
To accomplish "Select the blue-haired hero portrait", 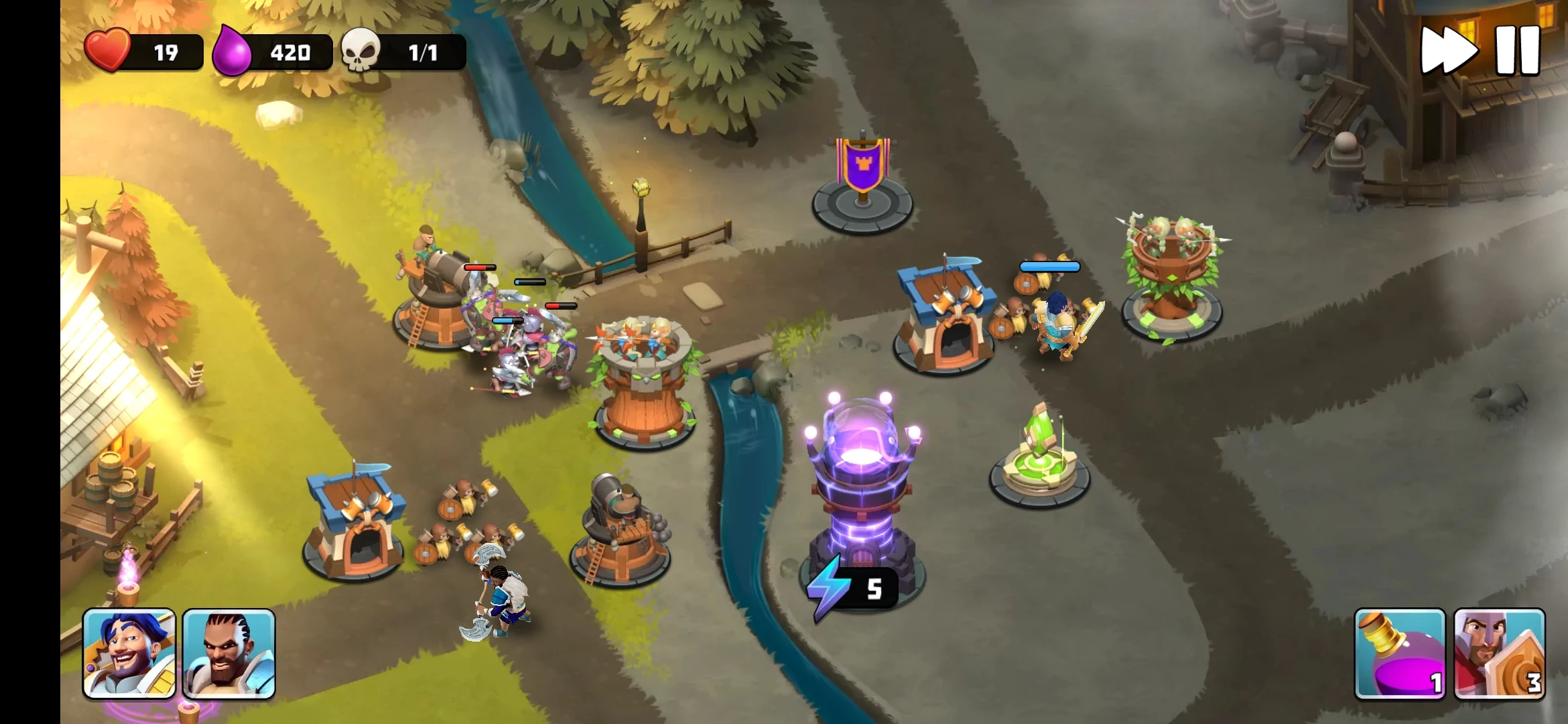I will point(129,654).
